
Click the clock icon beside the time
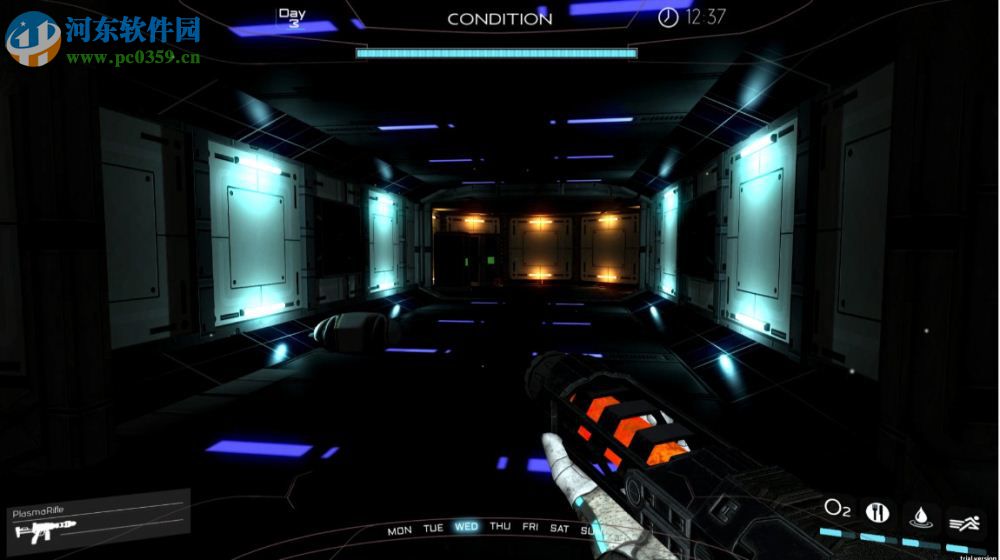tap(668, 17)
